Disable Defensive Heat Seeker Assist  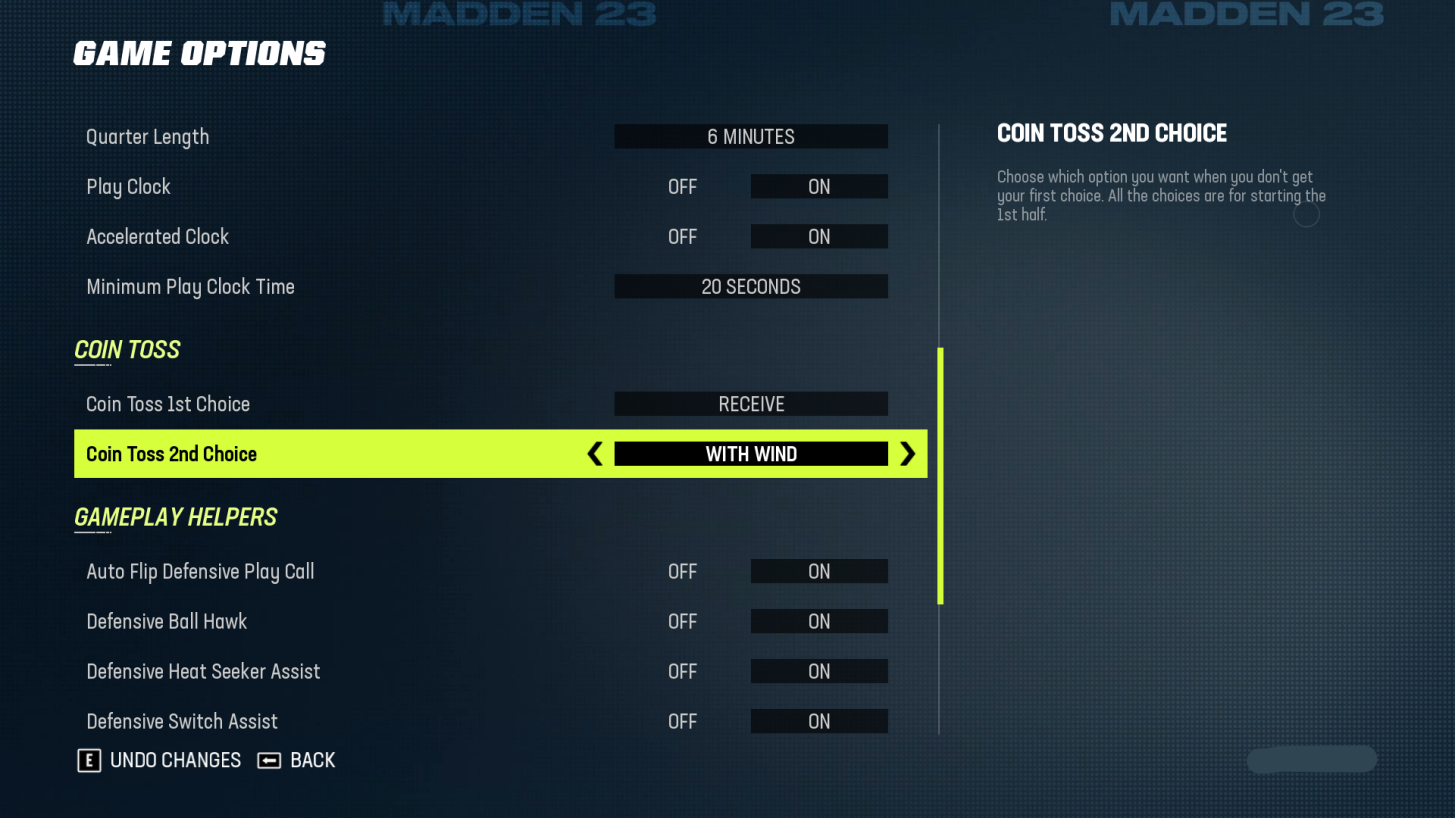pyautogui.click(x=682, y=671)
